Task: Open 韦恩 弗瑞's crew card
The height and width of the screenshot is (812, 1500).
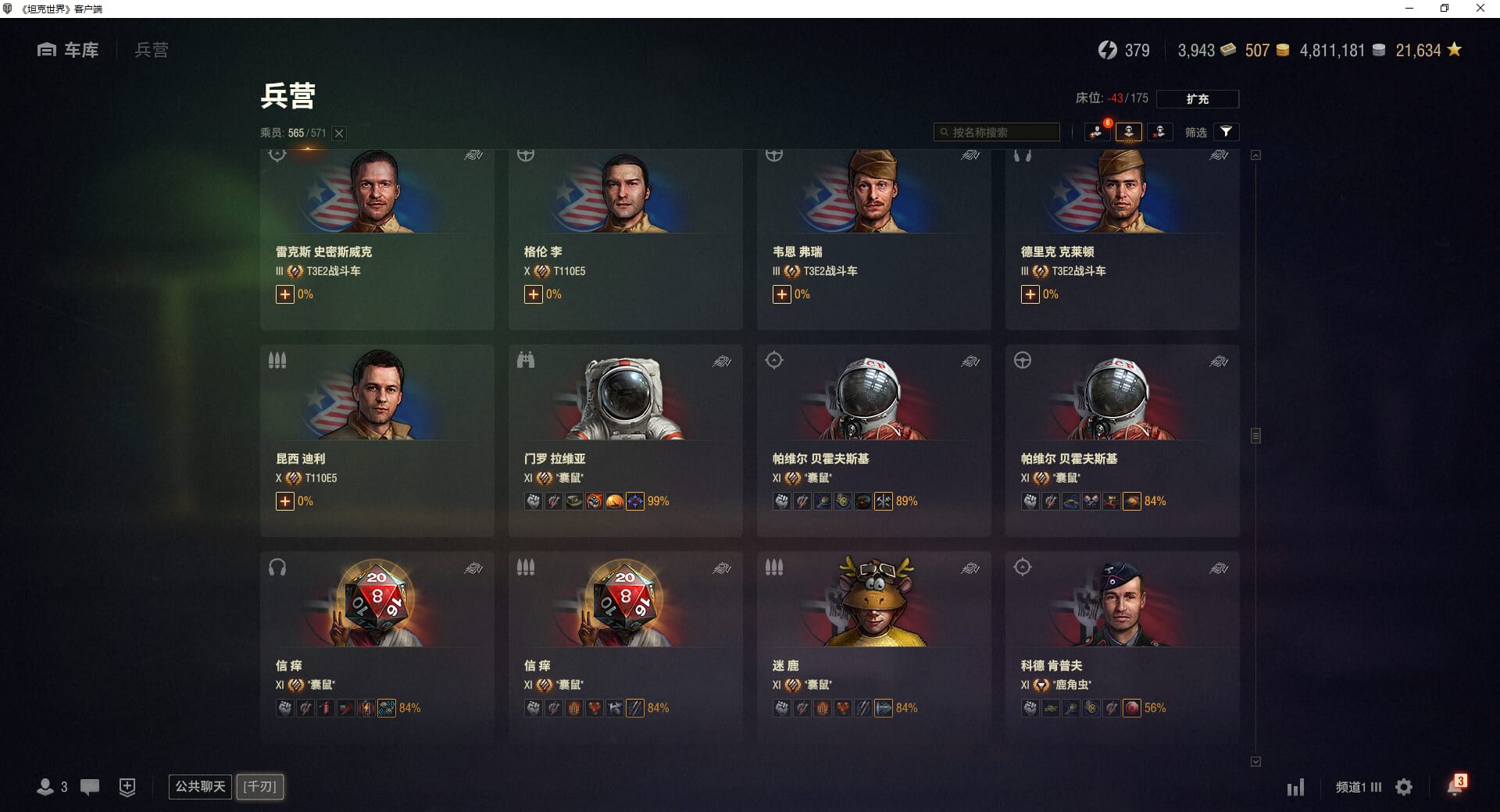Action: [x=873, y=234]
